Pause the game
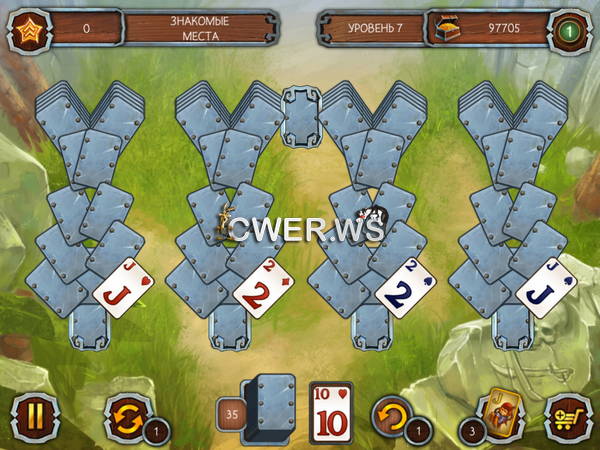600x450 pixels. [34, 412]
